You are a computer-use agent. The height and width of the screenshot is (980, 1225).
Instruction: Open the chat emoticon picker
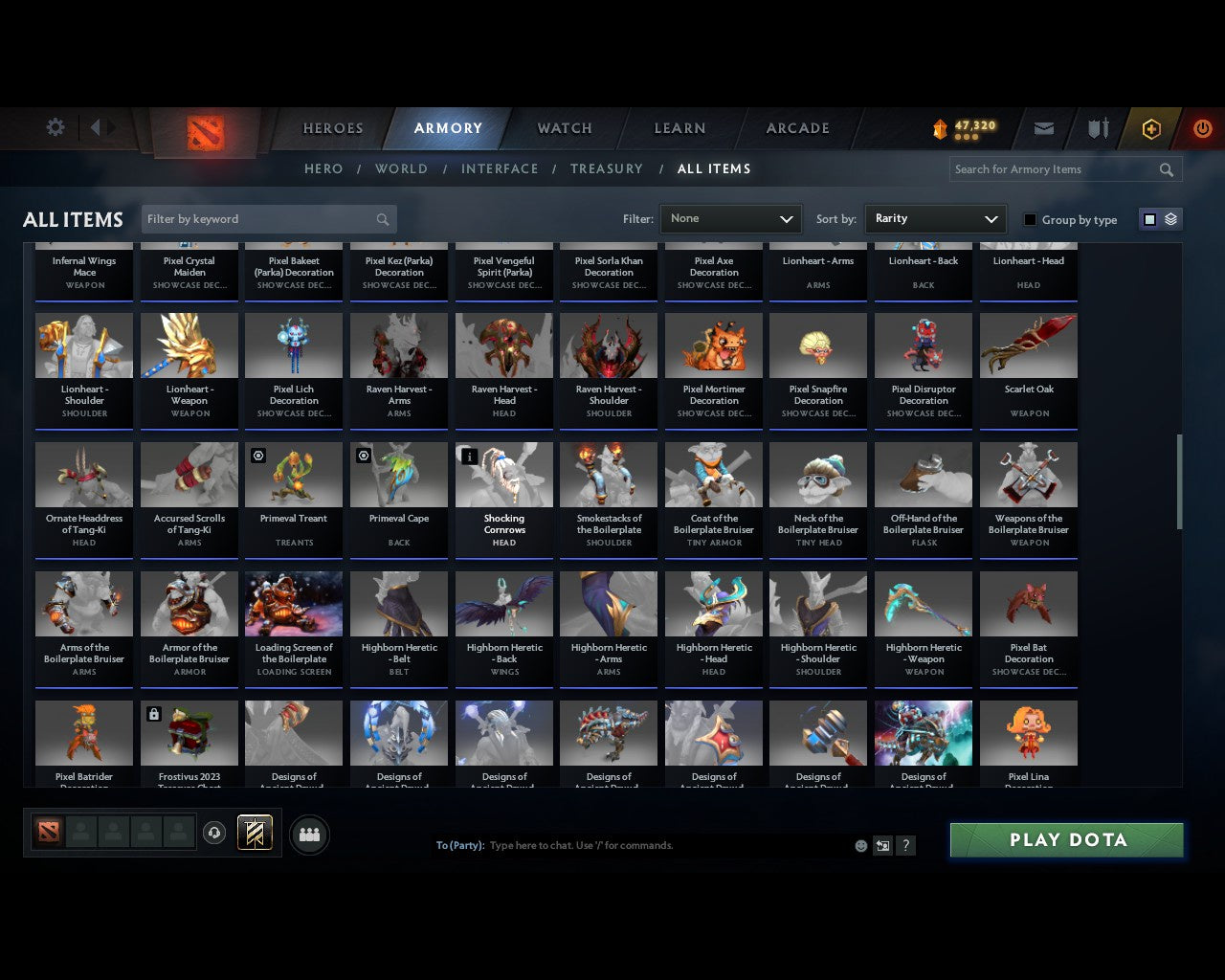point(860,846)
